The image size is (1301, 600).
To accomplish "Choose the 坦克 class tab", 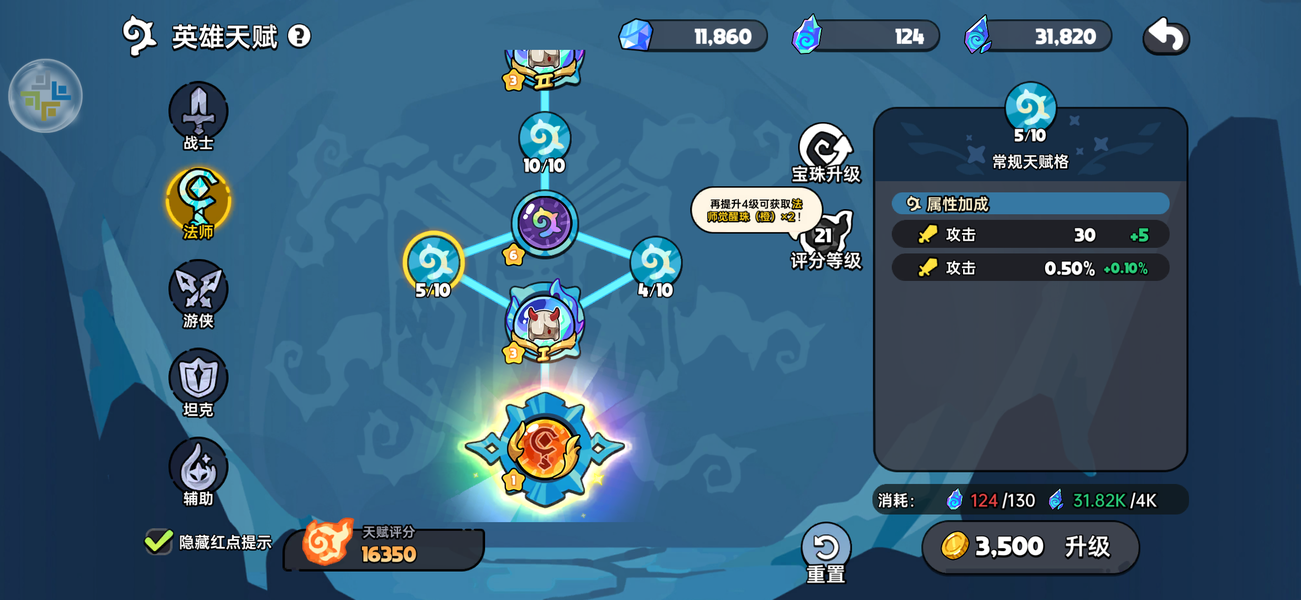I will tap(198, 378).
